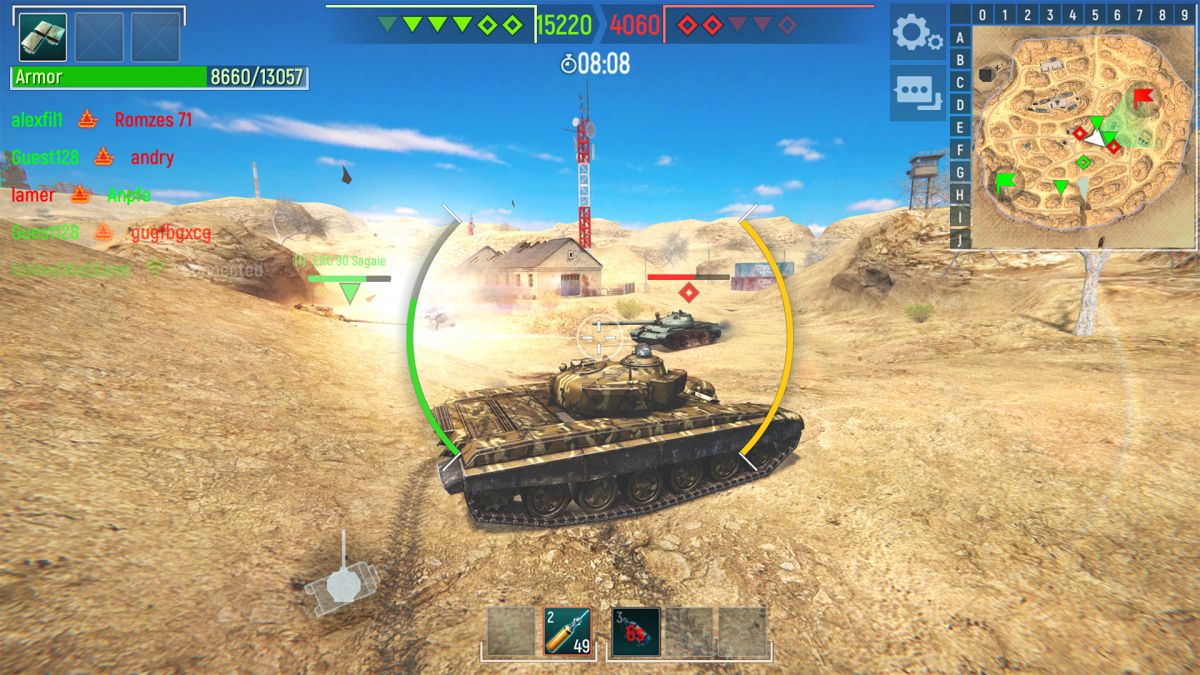Select the shell ammo slot with 49 rounds
This screenshot has height=675, width=1200.
click(567, 631)
